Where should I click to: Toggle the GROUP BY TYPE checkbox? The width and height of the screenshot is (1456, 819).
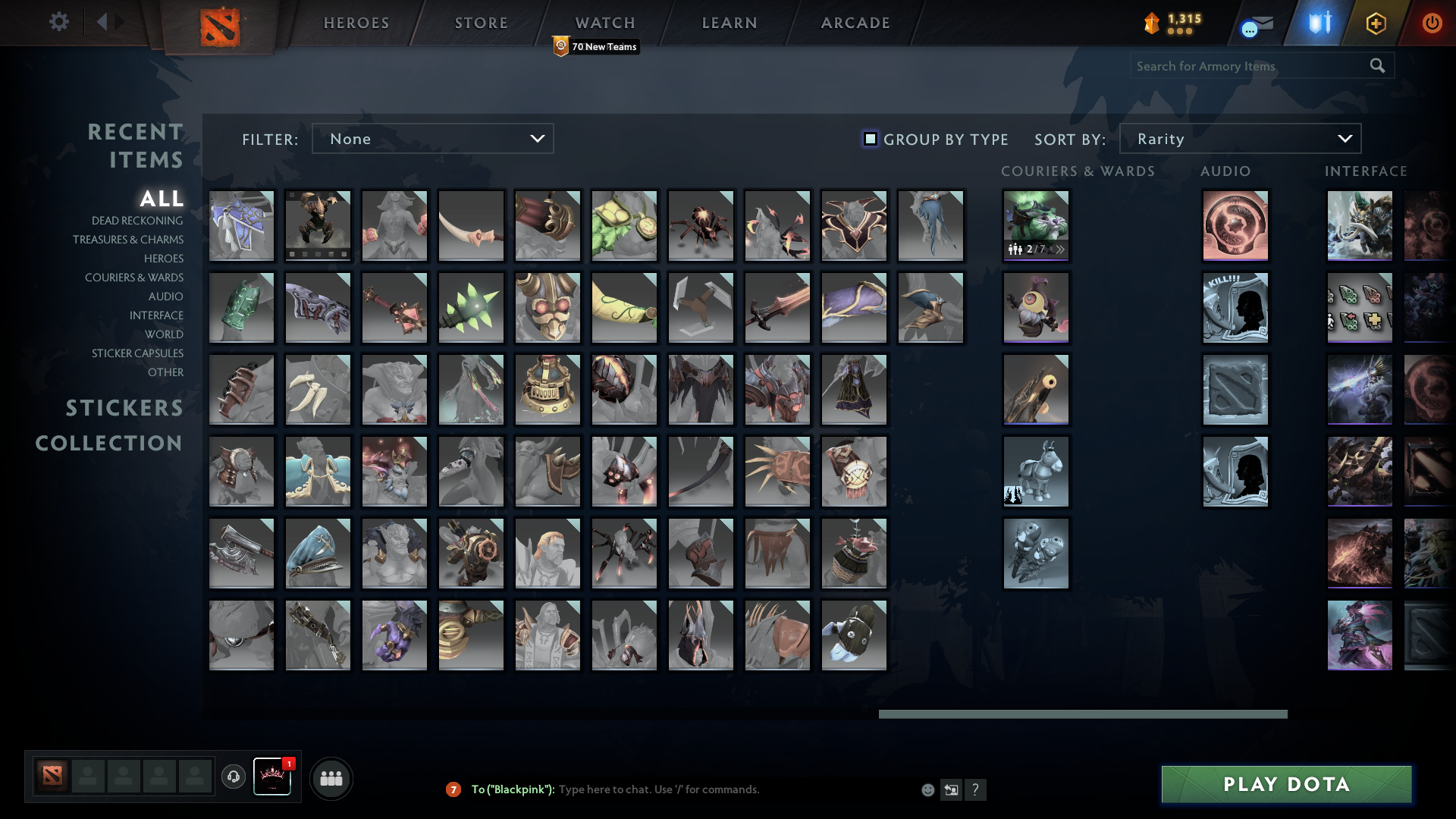click(870, 139)
